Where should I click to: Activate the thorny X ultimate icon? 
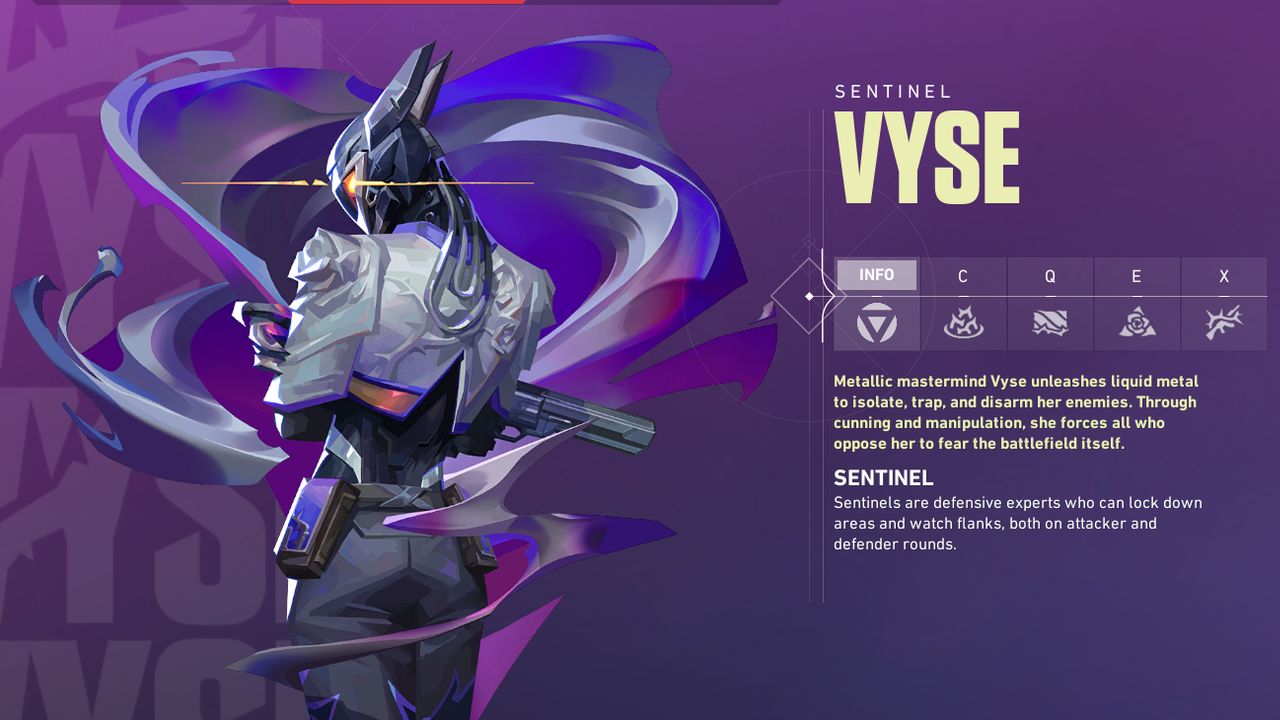point(1224,323)
